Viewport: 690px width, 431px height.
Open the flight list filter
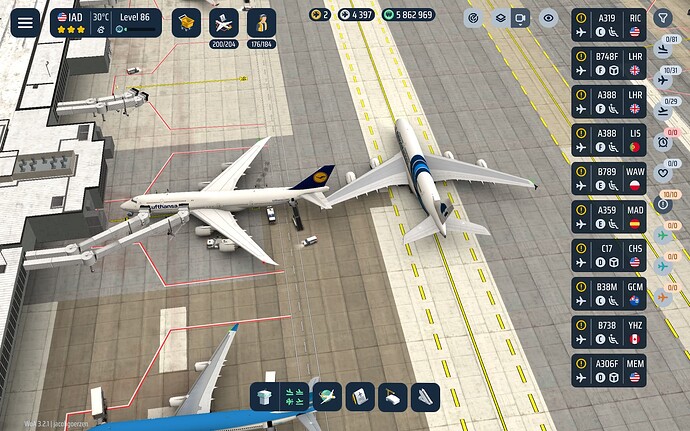pyautogui.click(x=662, y=17)
